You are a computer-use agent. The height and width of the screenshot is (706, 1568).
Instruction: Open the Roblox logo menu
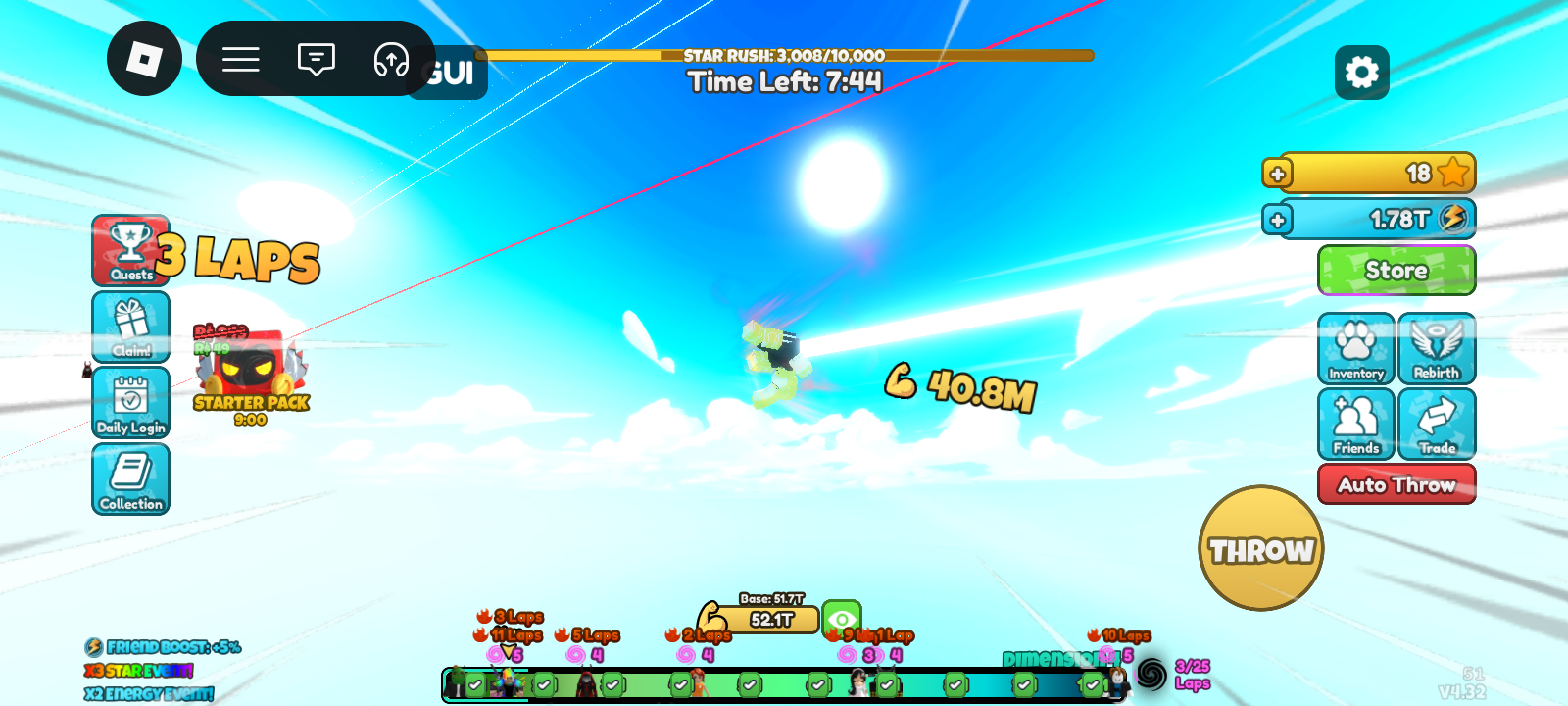coord(144,59)
